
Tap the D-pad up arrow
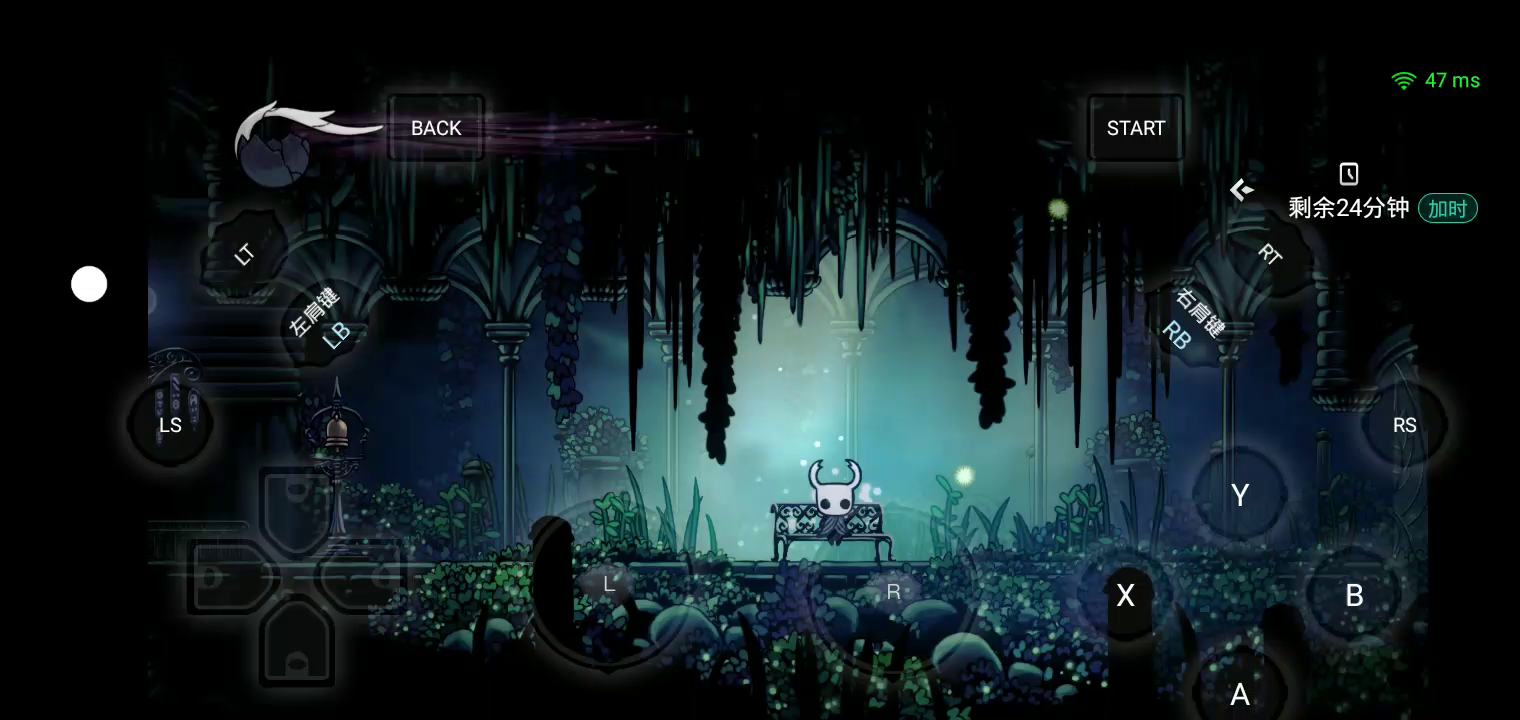click(x=296, y=506)
